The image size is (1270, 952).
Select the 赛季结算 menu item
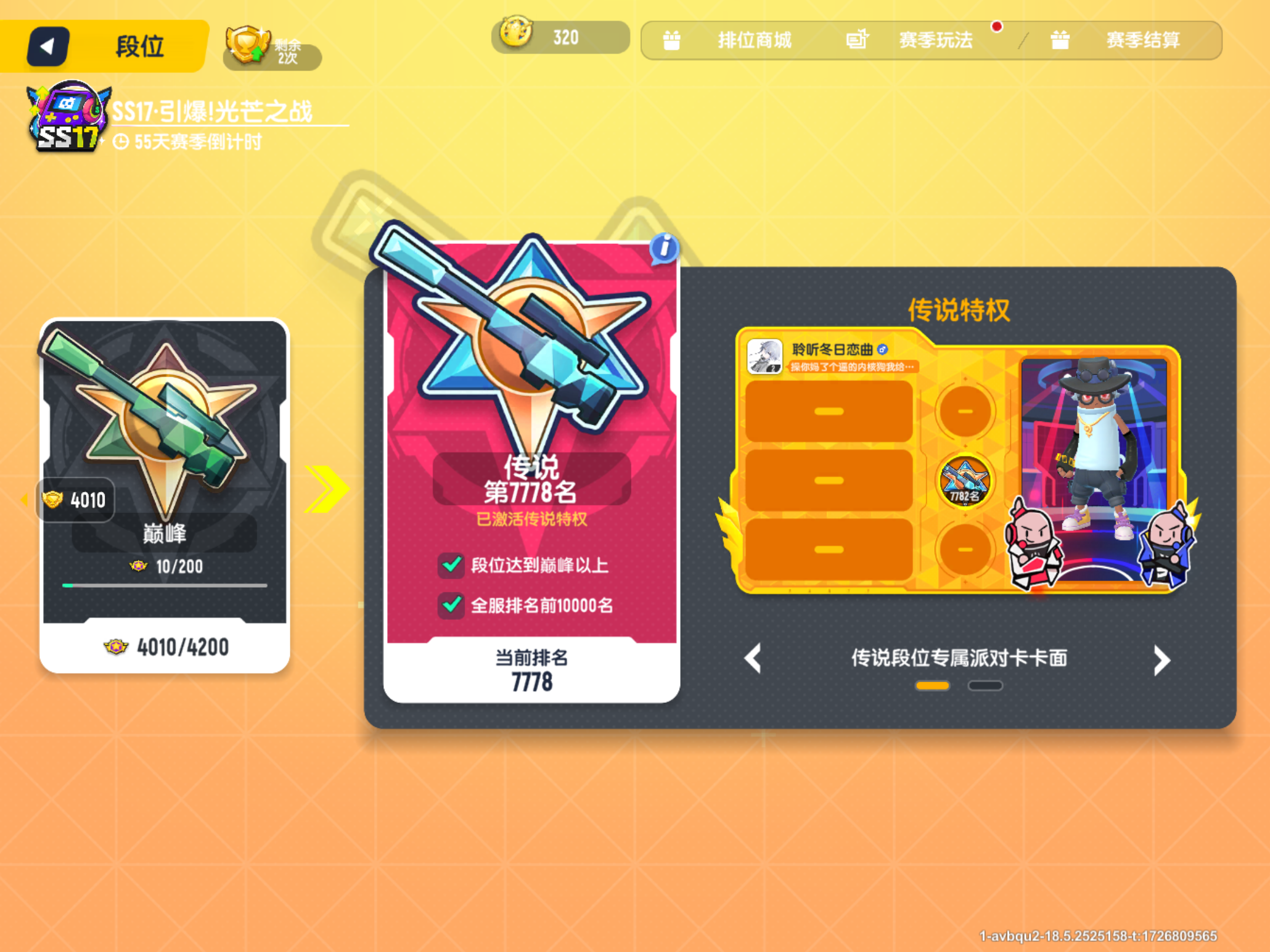click(x=1142, y=40)
